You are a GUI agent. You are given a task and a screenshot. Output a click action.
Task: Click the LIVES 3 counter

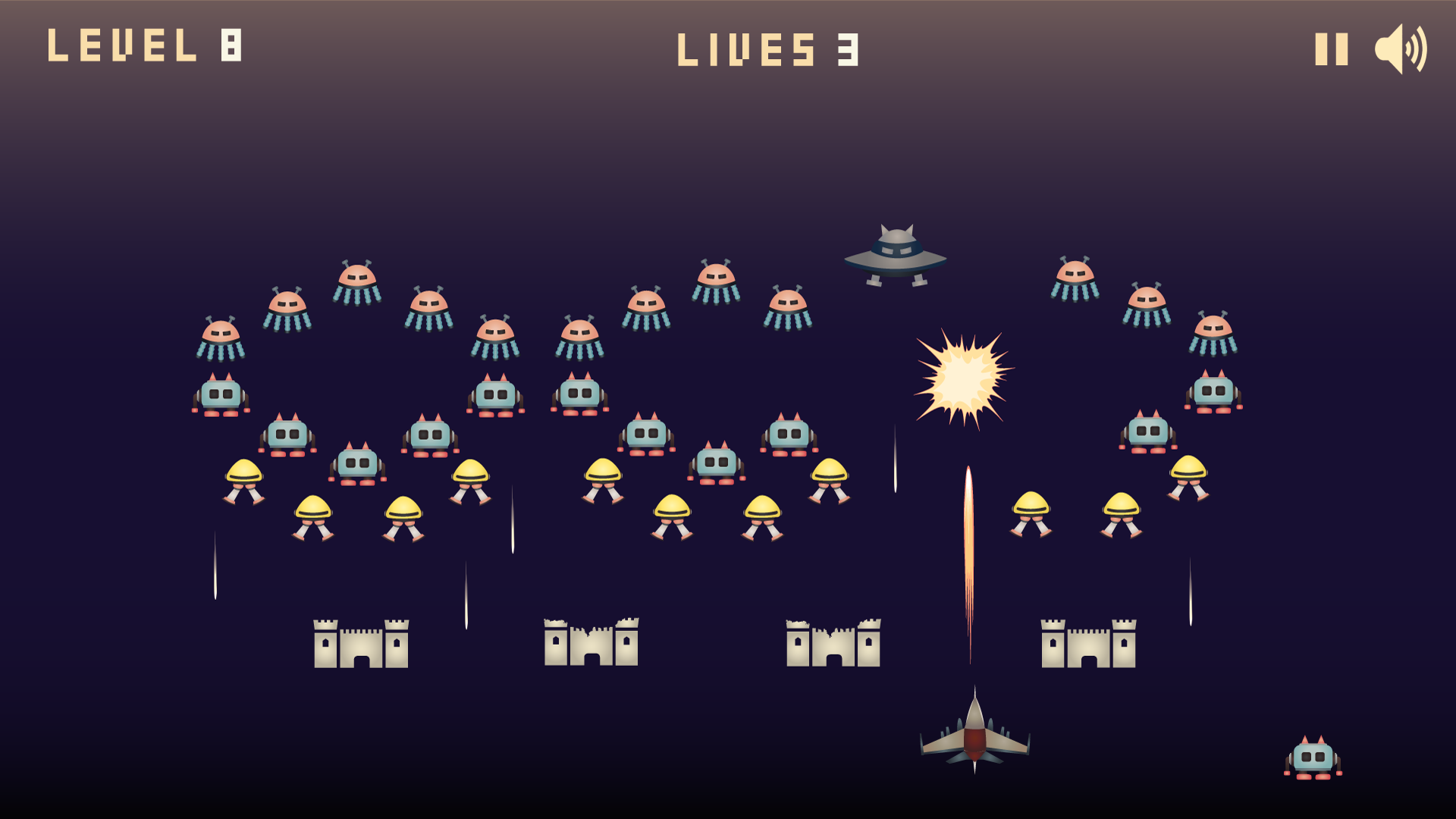click(768, 49)
